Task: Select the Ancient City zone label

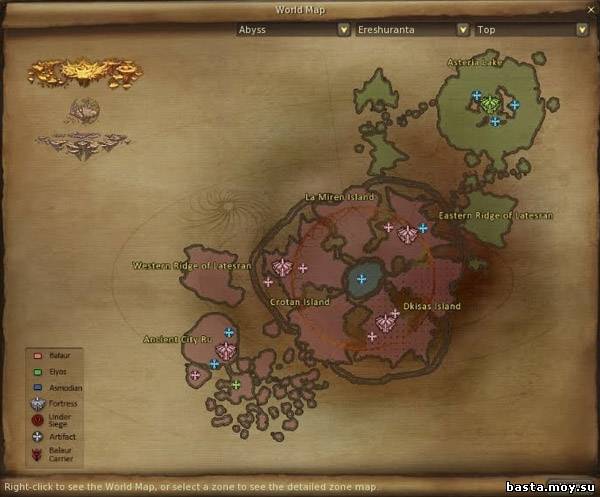Action: point(179,339)
